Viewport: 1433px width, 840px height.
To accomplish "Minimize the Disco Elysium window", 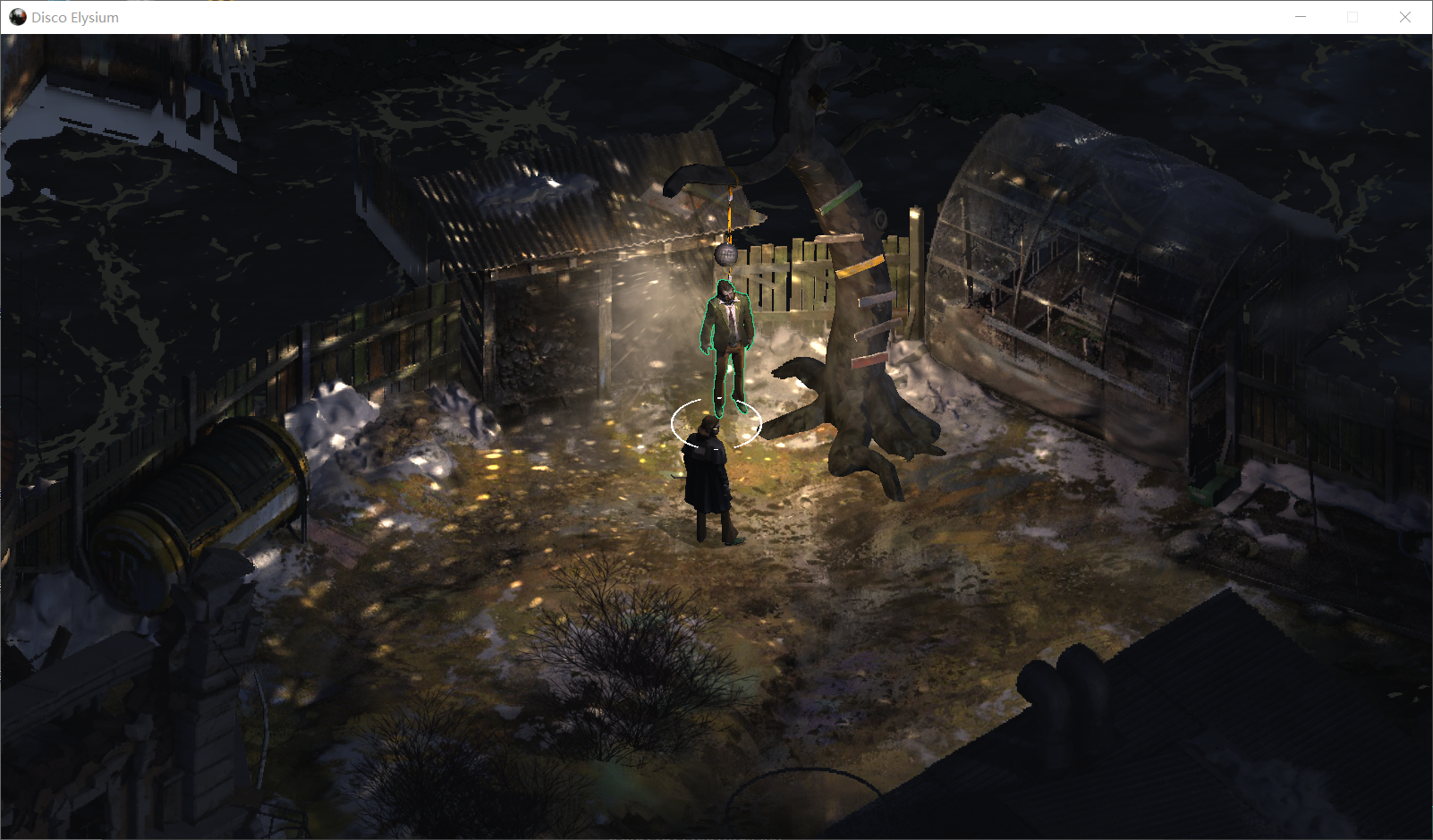I will pyautogui.click(x=1301, y=17).
